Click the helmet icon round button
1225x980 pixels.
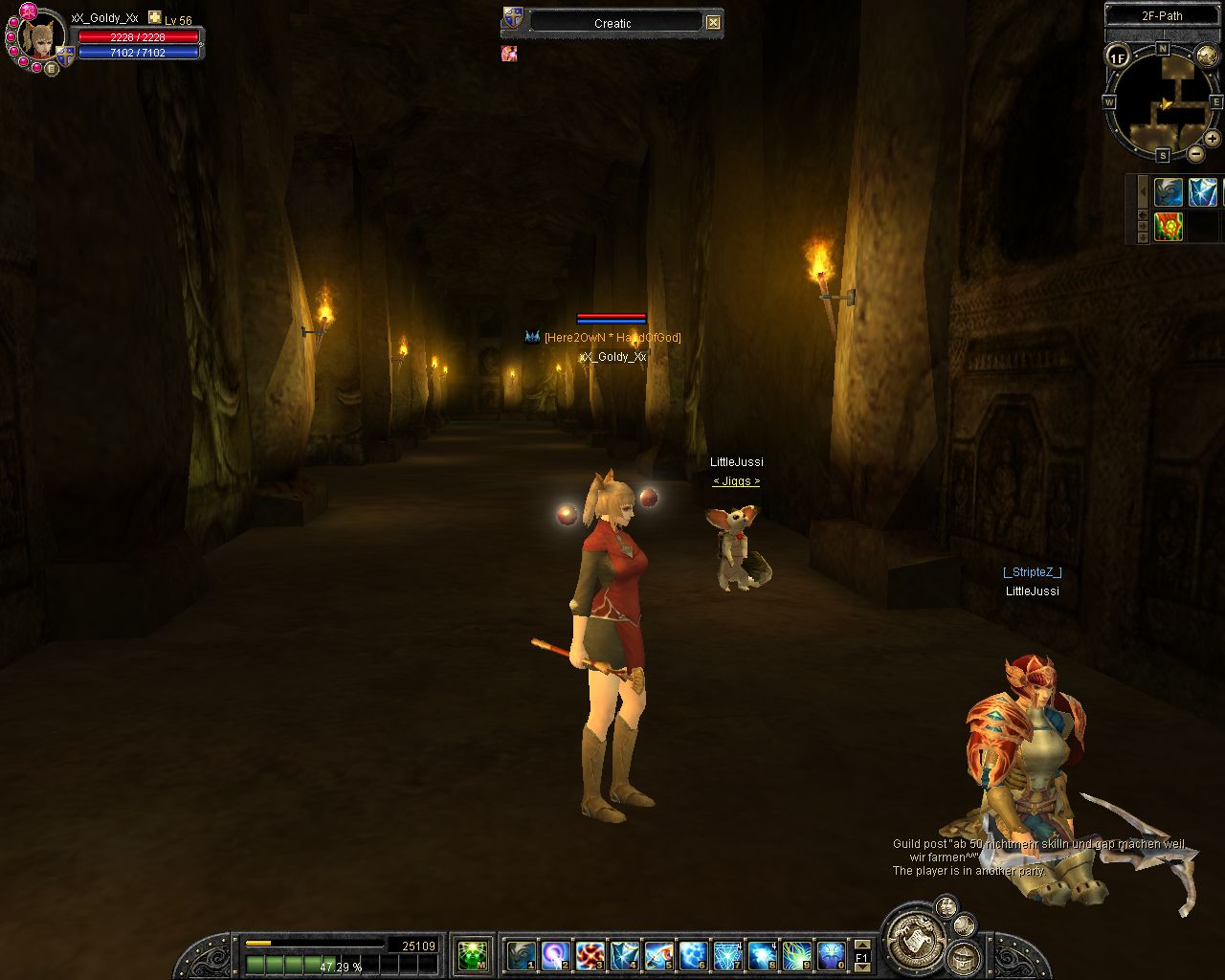pos(963,956)
